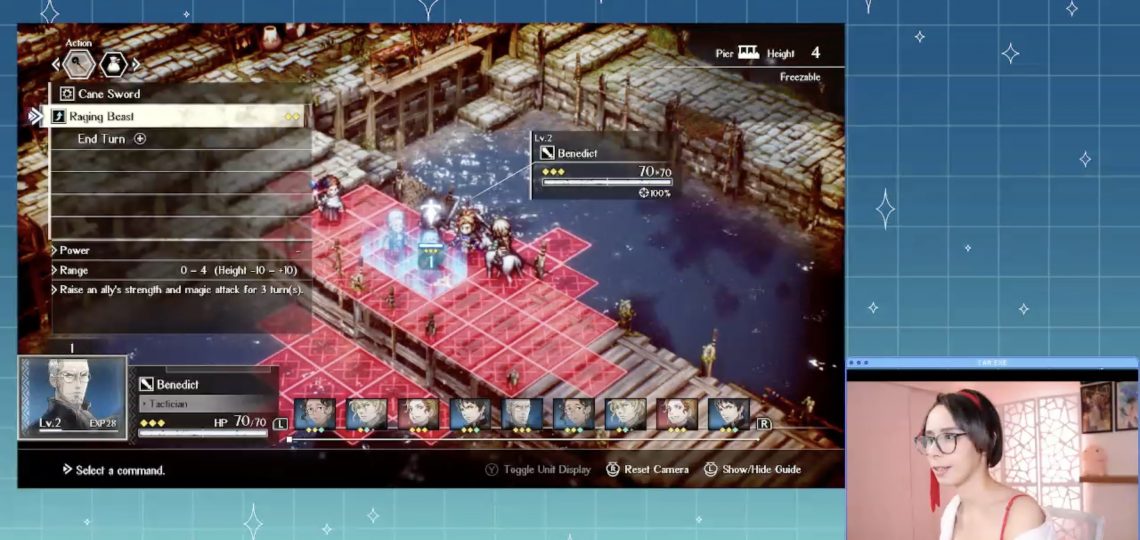Select the gray-haired Benedict portrait in turn order

click(521, 413)
